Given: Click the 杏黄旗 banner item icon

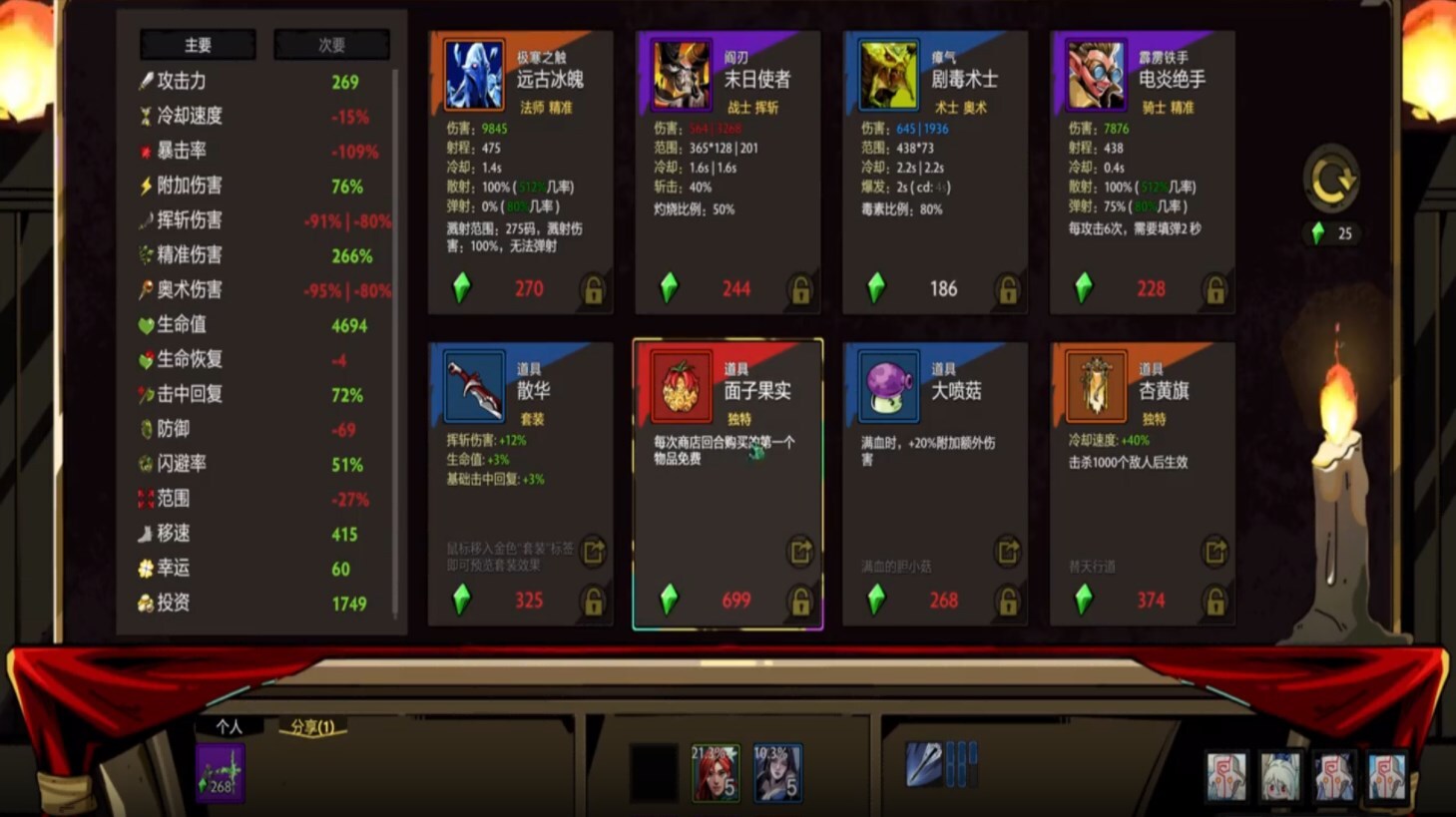Looking at the screenshot, I should (1096, 385).
